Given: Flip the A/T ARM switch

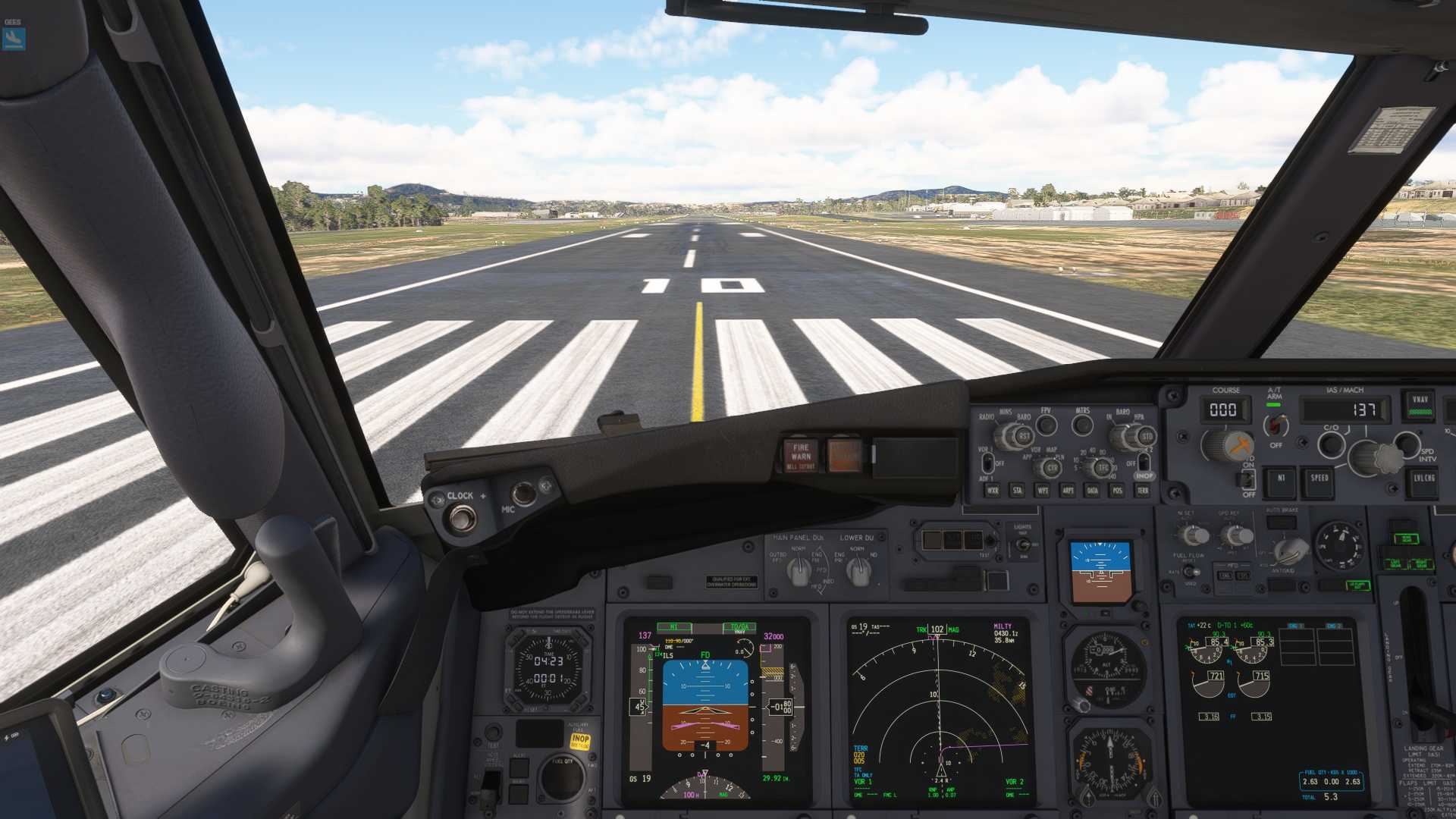Looking at the screenshot, I should coord(1275,425).
